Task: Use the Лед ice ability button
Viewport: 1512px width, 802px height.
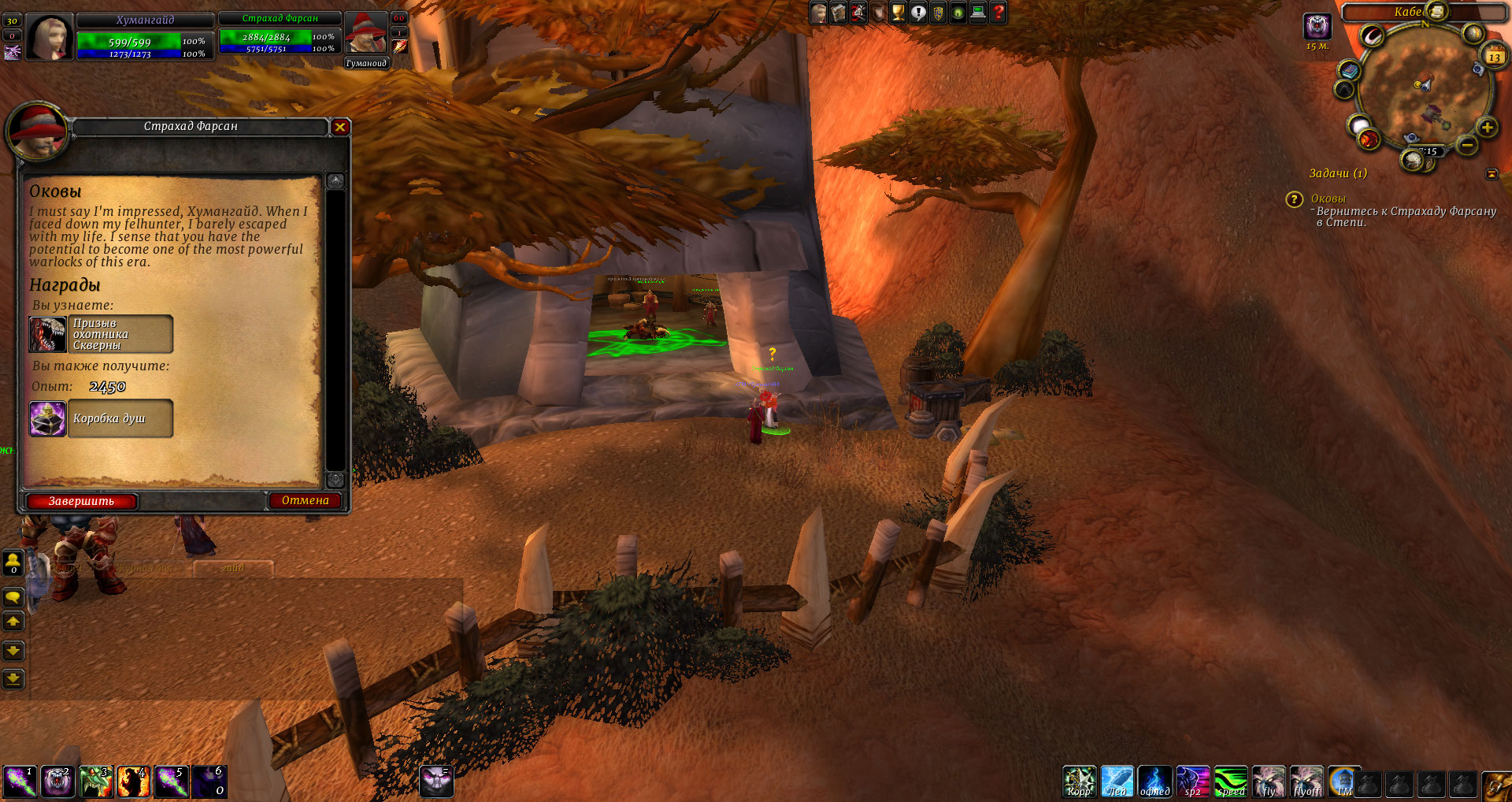Action: coord(1117,782)
